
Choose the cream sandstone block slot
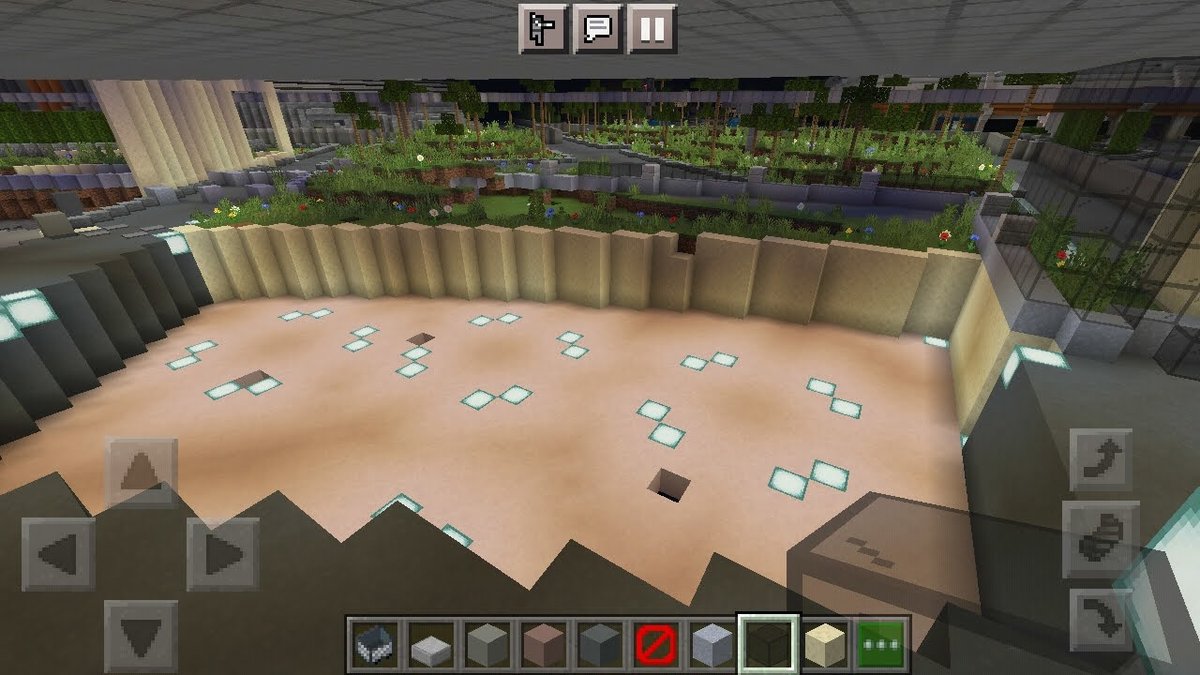(826, 643)
